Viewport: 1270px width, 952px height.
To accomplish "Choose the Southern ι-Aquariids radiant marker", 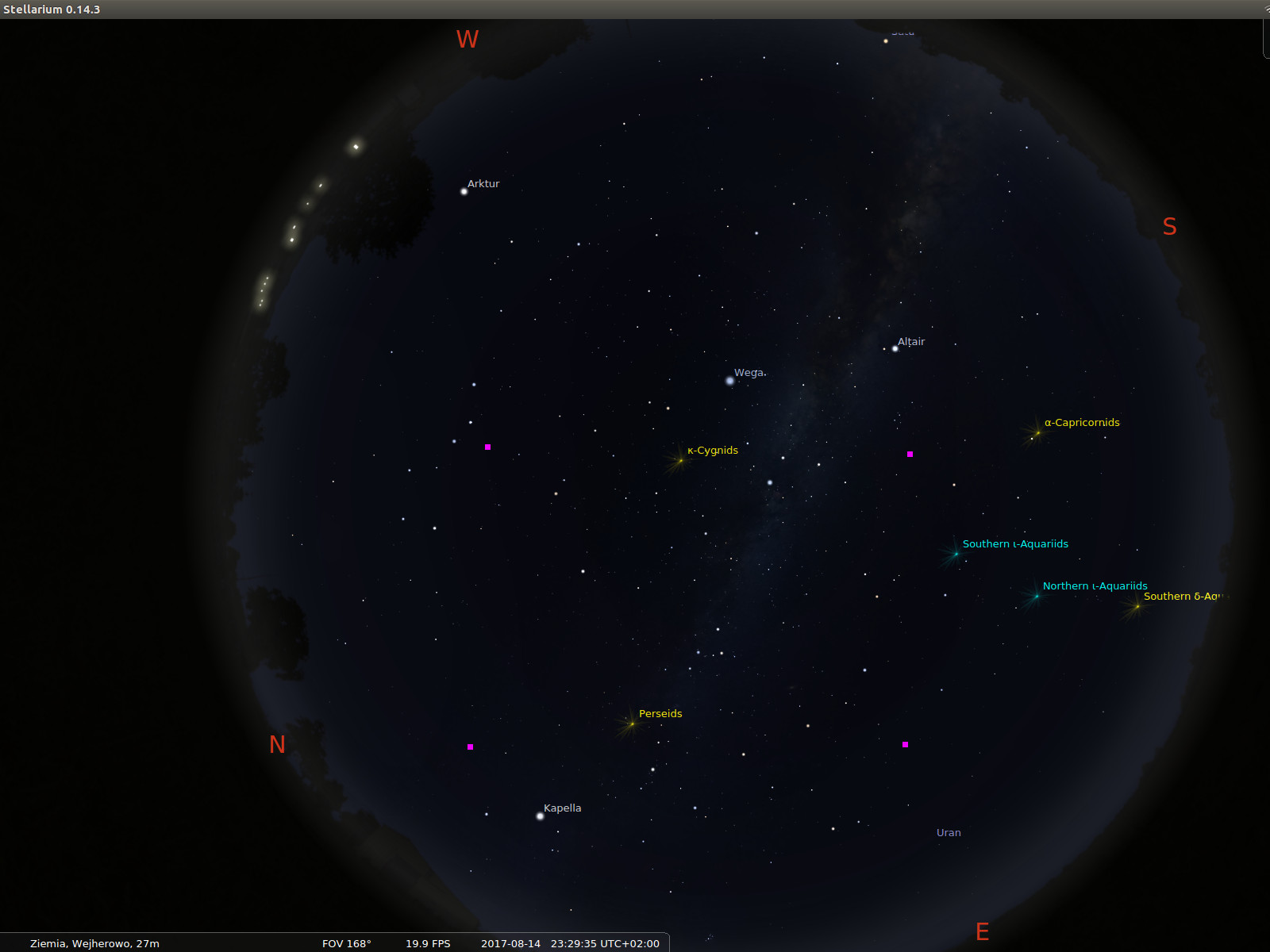I will coord(956,554).
